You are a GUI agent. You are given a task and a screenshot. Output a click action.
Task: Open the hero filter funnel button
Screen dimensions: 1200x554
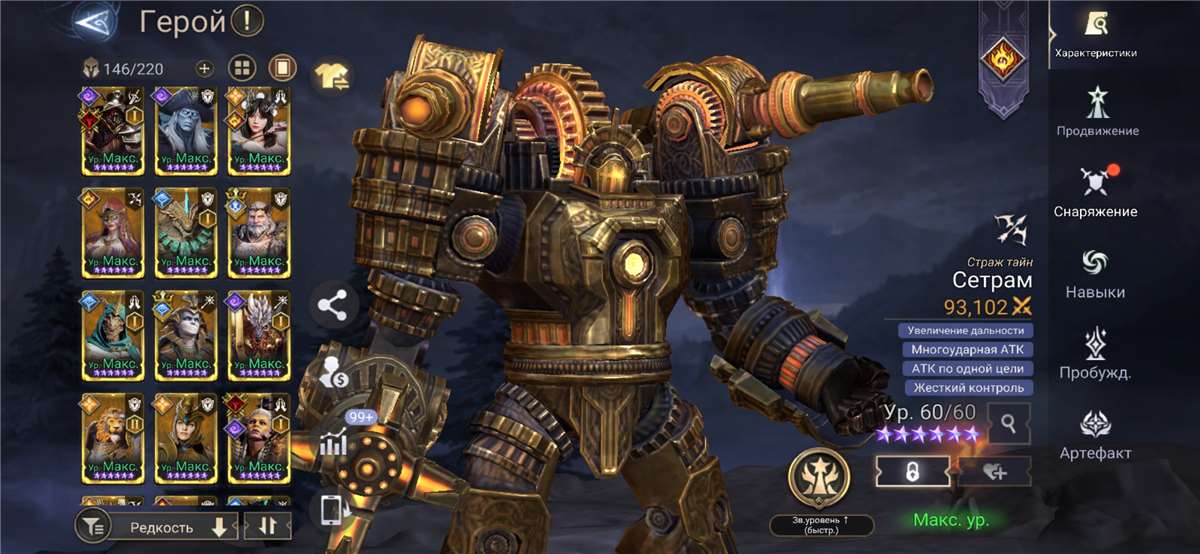(93, 526)
